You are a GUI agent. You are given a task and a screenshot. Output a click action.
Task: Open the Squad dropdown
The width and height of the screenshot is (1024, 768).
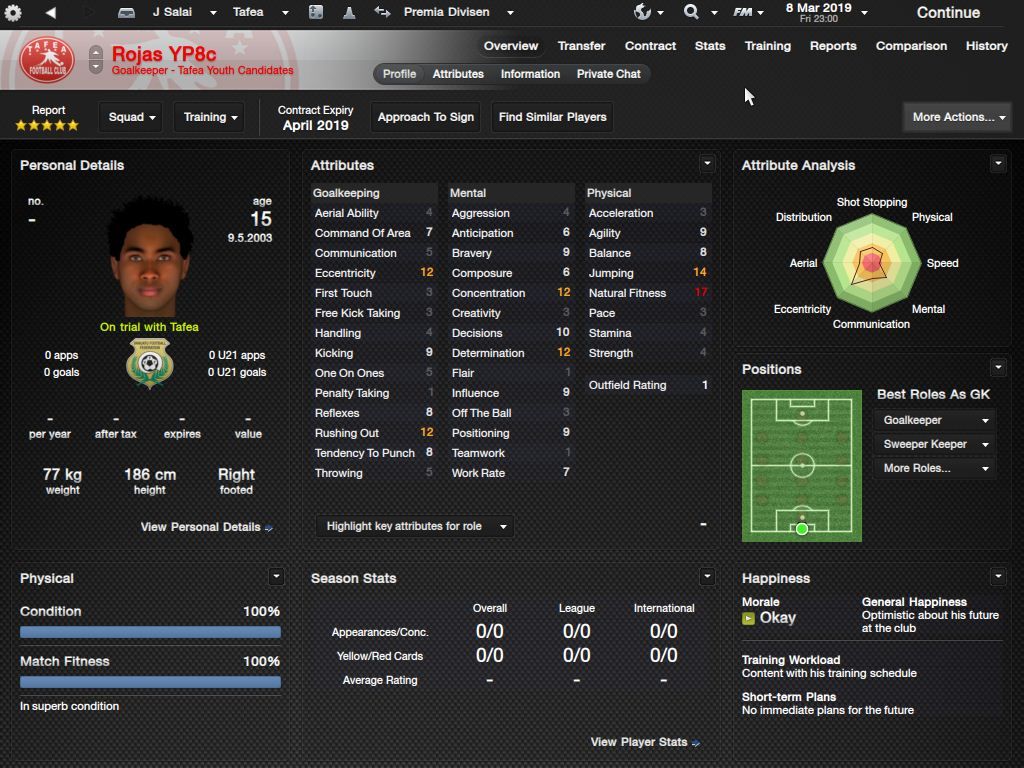click(131, 117)
